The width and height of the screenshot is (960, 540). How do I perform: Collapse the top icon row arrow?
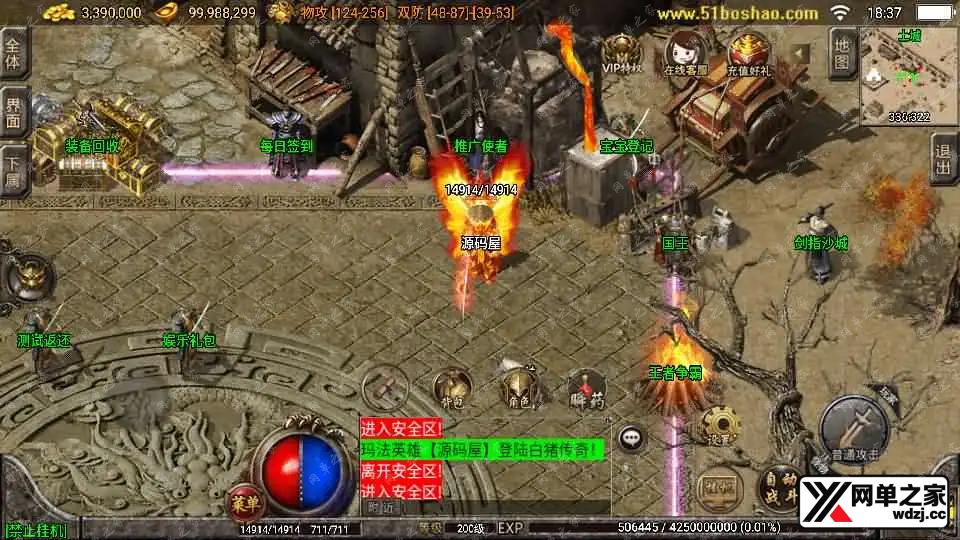(x=799, y=52)
